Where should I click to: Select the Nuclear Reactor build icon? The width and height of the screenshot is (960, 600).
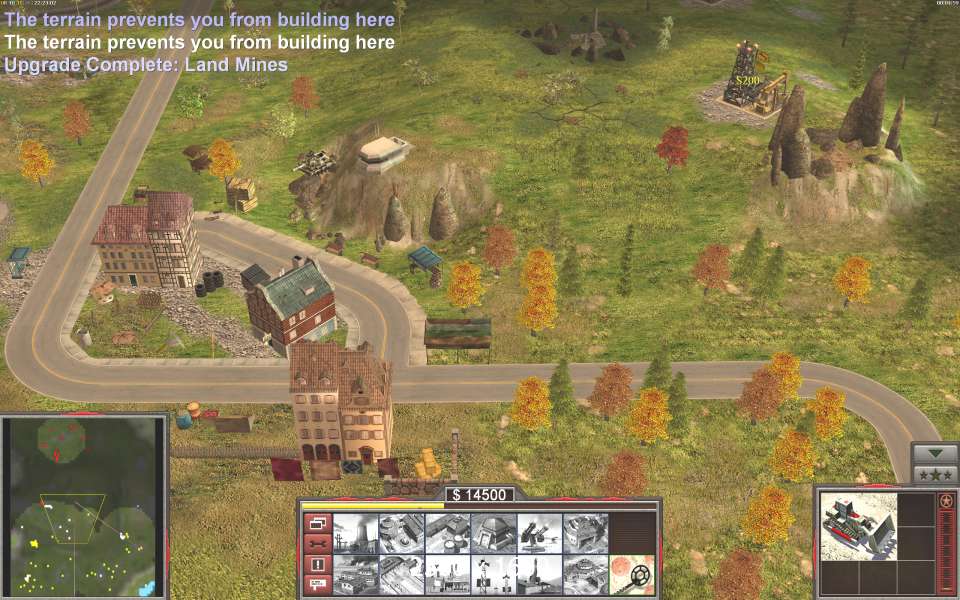click(355, 533)
